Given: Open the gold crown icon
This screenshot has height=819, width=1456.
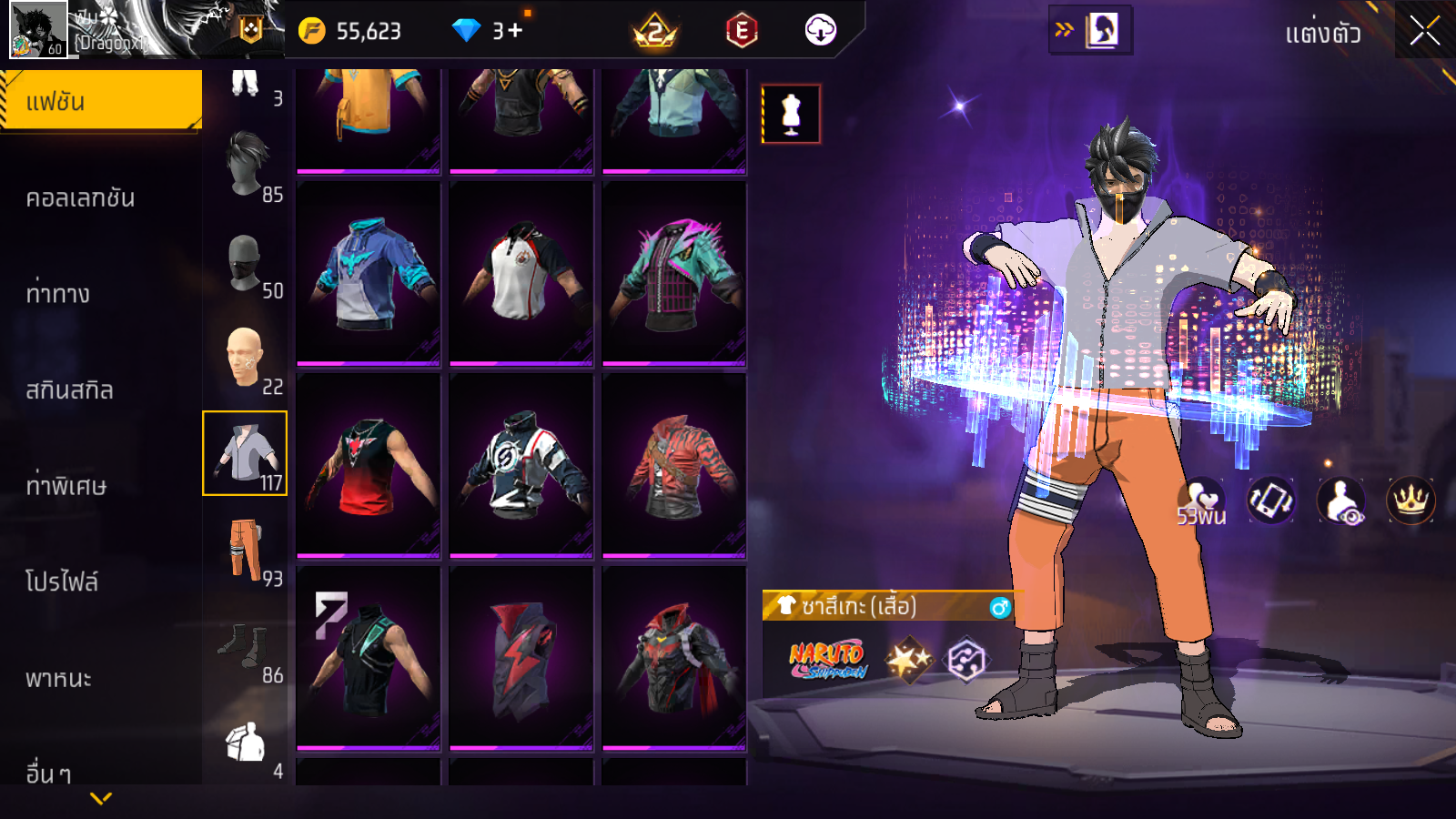Looking at the screenshot, I should (1410, 500).
